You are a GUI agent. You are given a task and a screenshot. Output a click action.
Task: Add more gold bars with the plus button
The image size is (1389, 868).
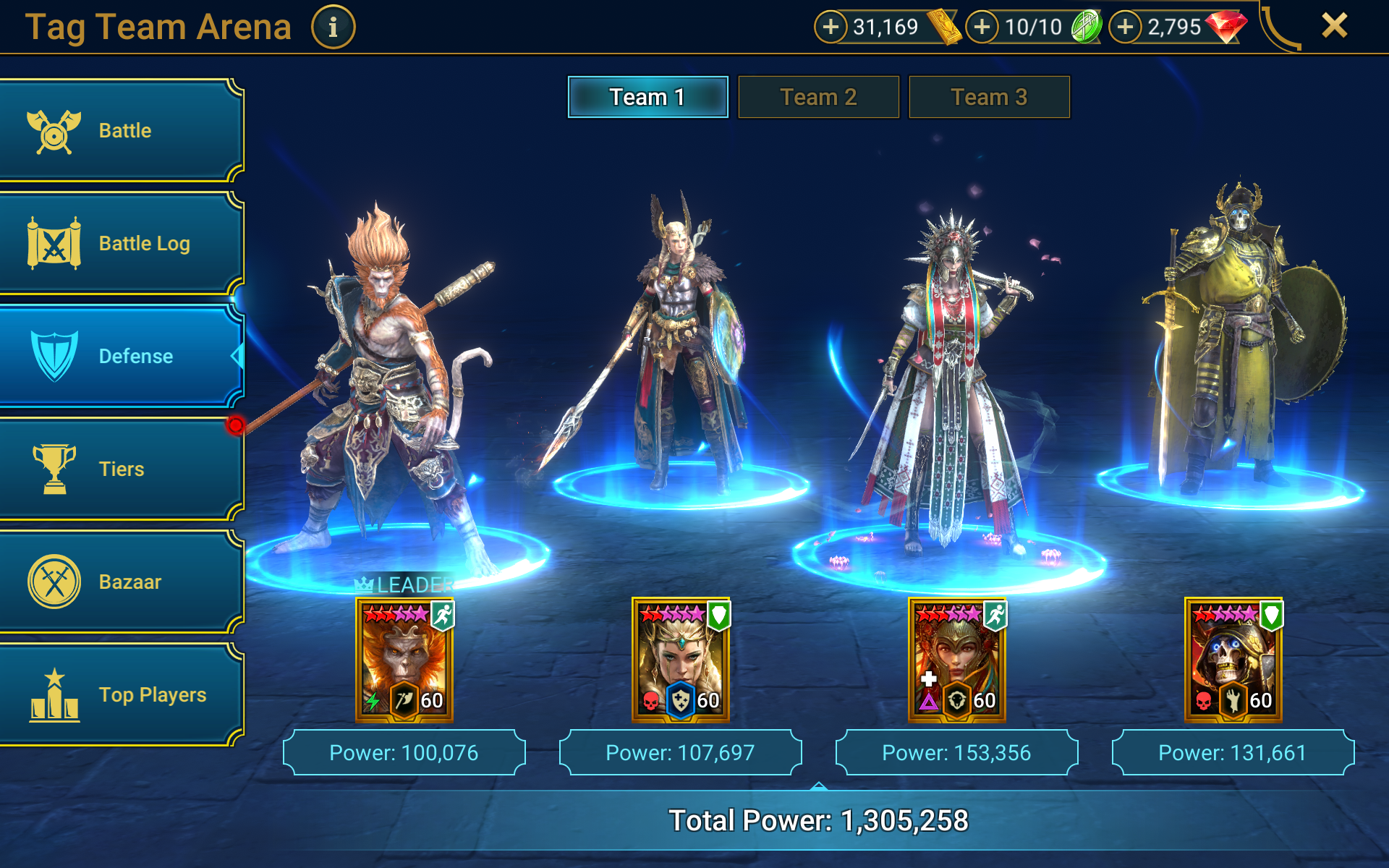[831, 27]
